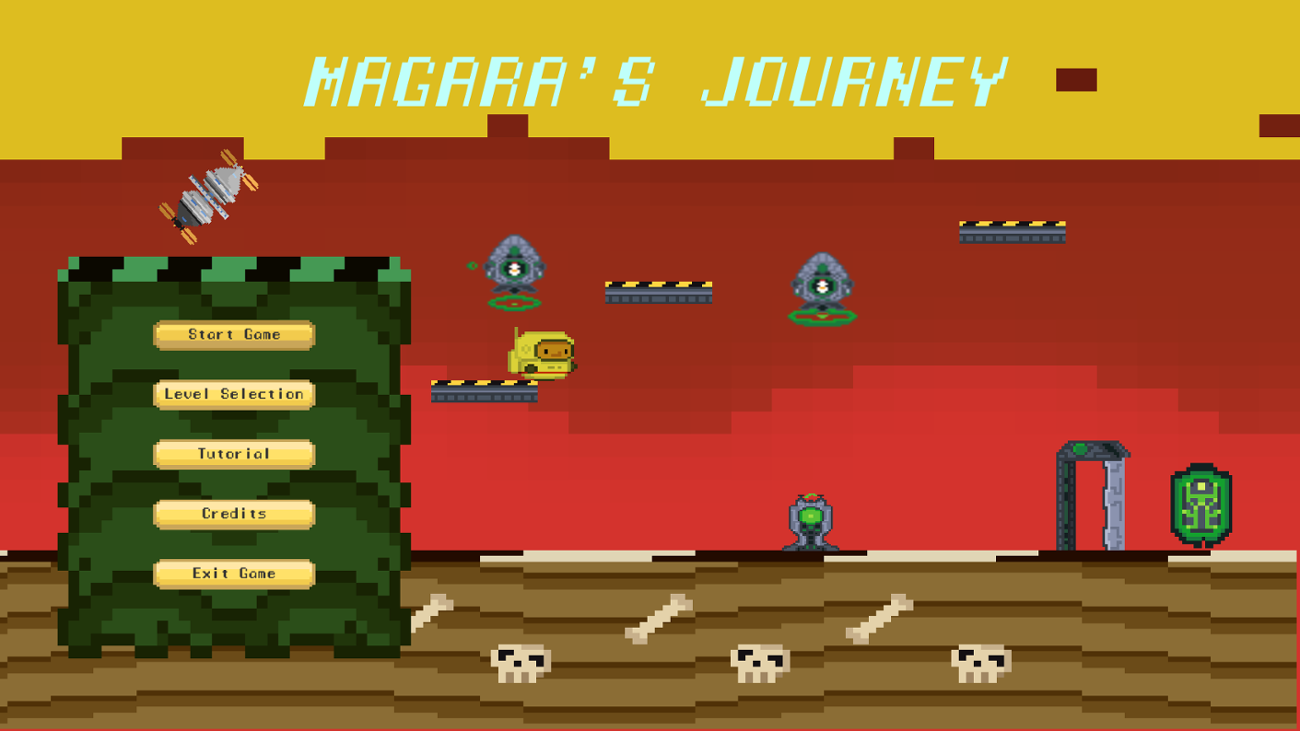Open the Level Selection screen

coord(234,394)
